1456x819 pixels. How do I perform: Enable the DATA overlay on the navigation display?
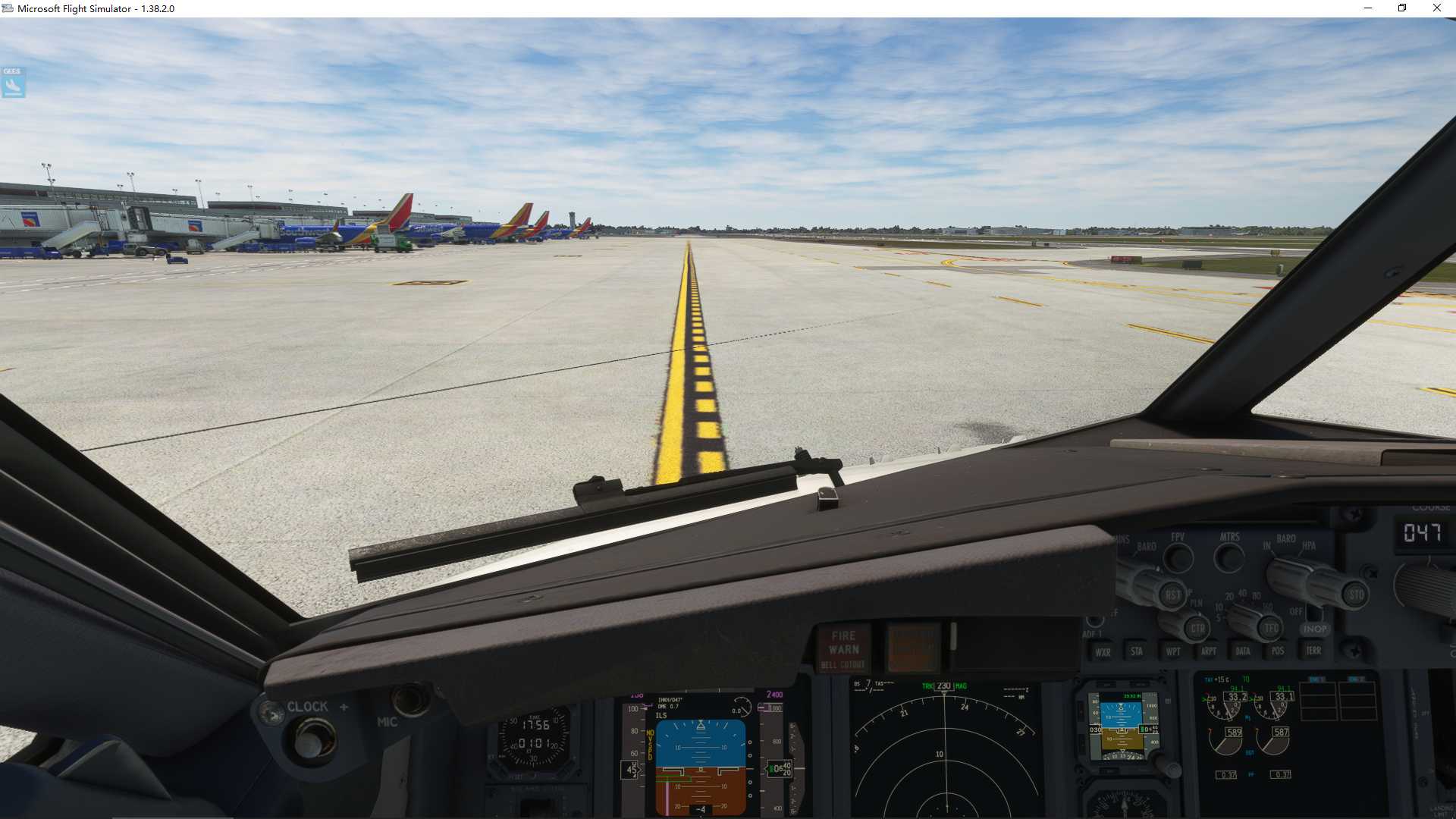1243,651
